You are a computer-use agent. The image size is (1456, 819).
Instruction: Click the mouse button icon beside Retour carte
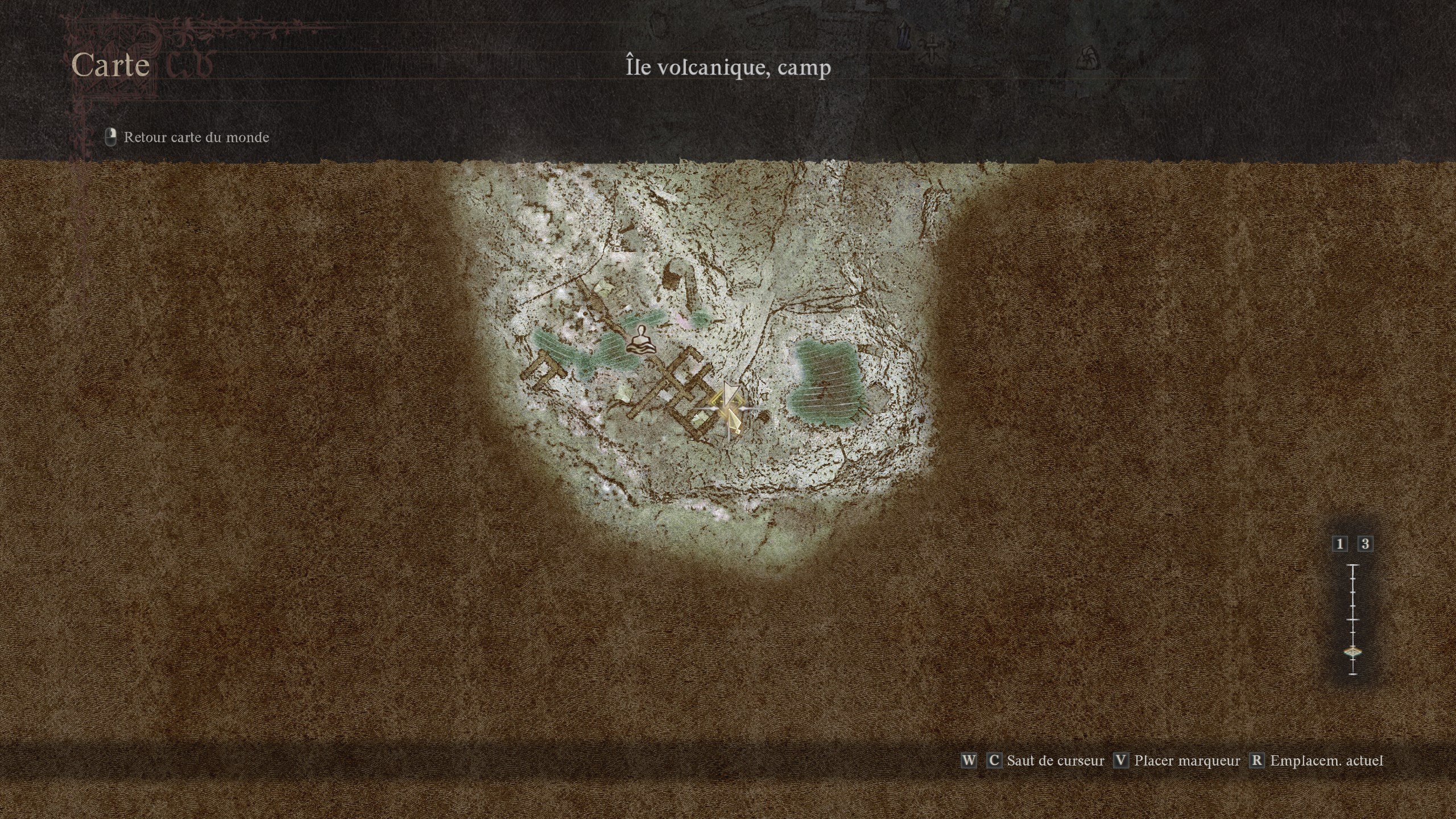point(110,136)
